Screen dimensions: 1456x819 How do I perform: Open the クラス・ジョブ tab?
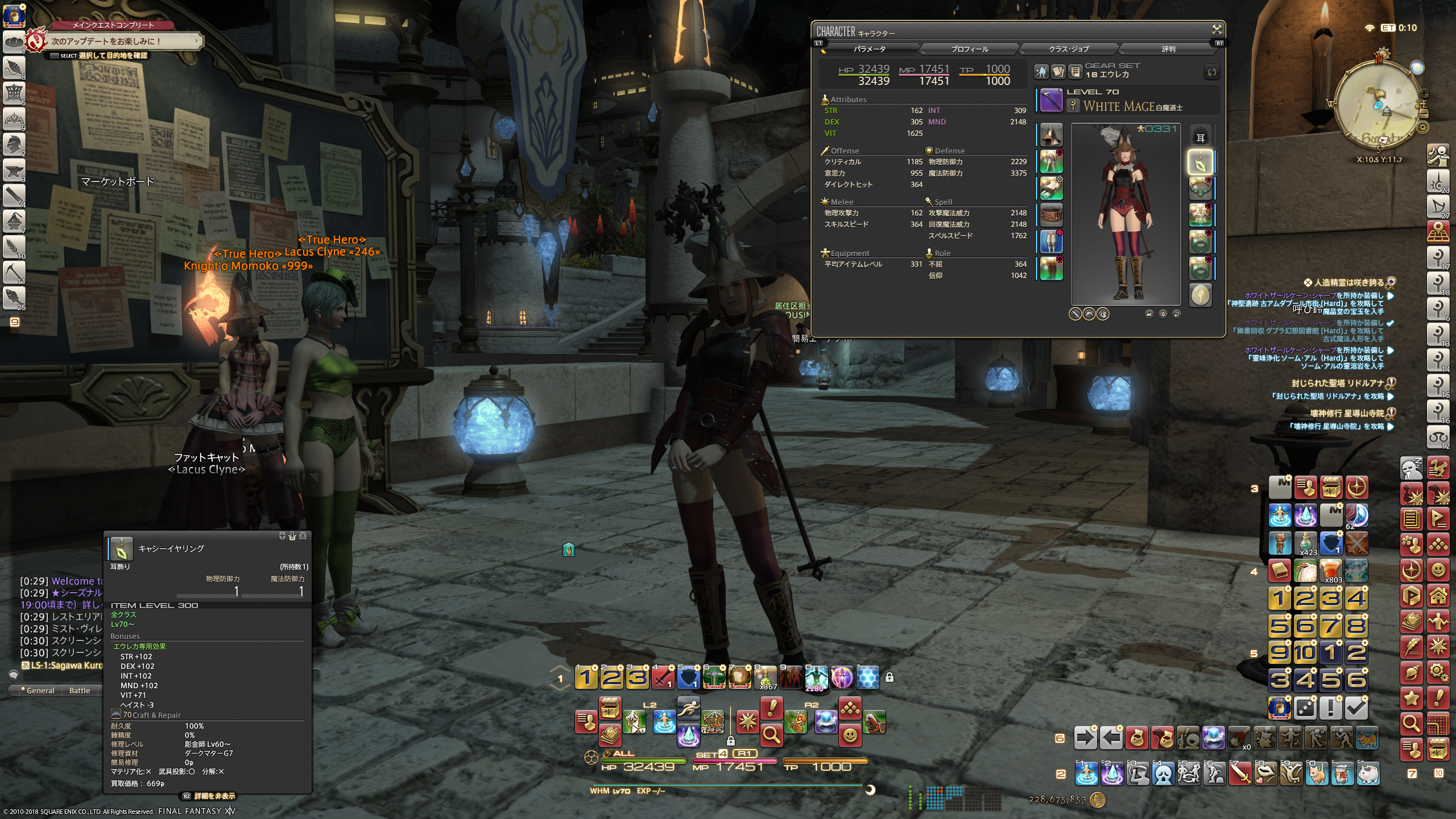pyautogui.click(x=1069, y=49)
